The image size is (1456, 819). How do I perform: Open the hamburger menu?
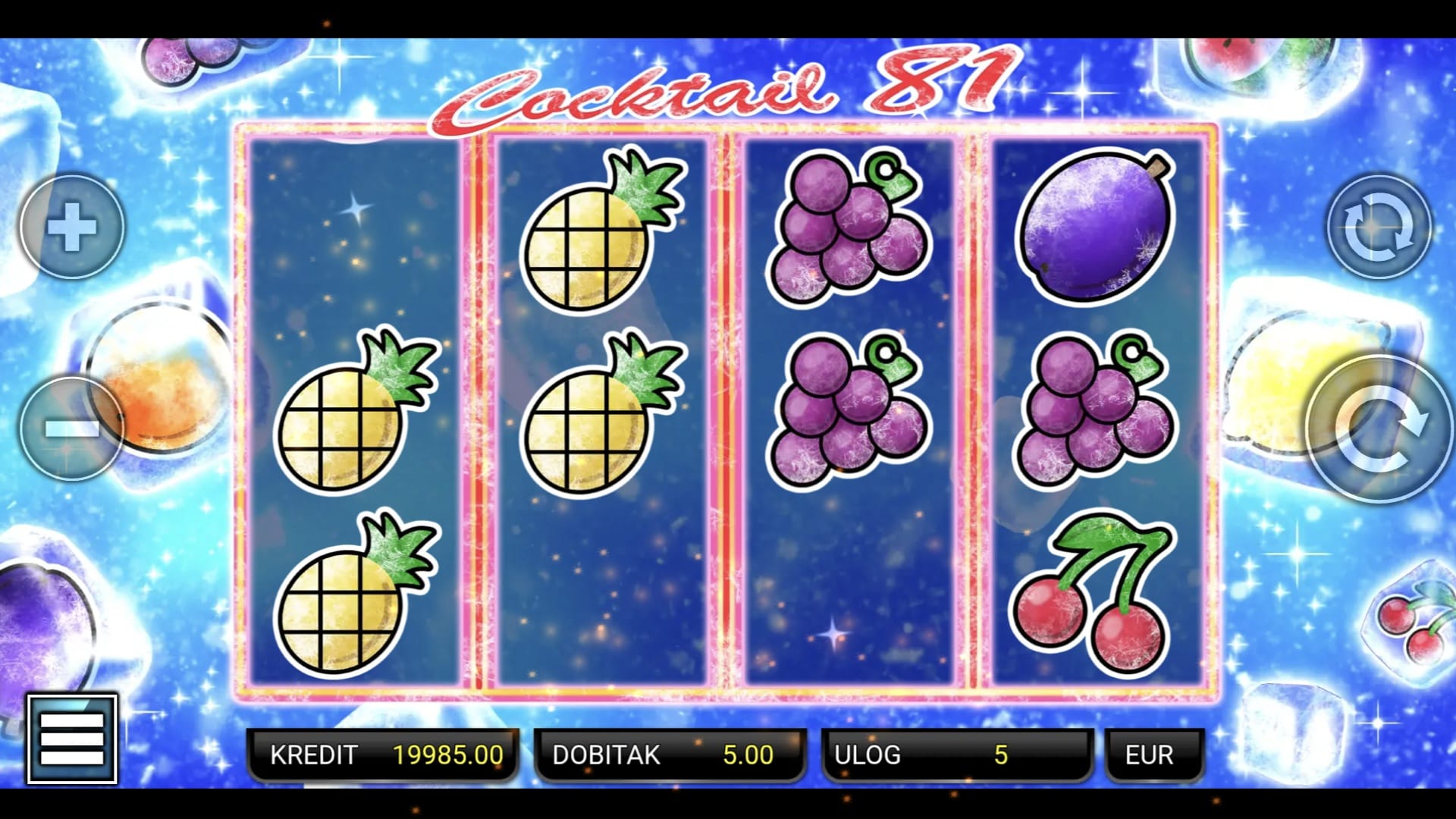click(x=72, y=738)
